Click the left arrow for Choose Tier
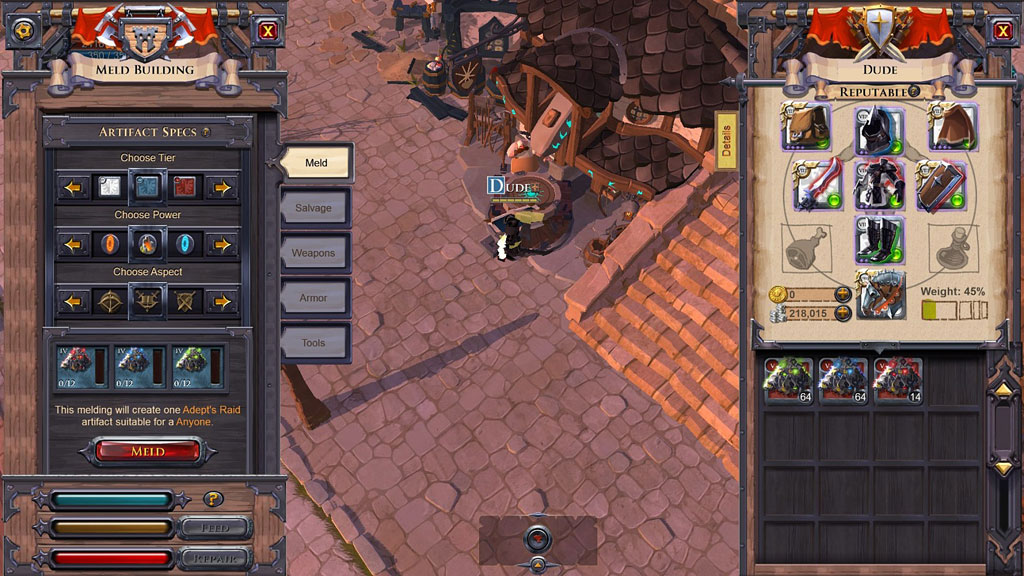 pyautogui.click(x=73, y=187)
